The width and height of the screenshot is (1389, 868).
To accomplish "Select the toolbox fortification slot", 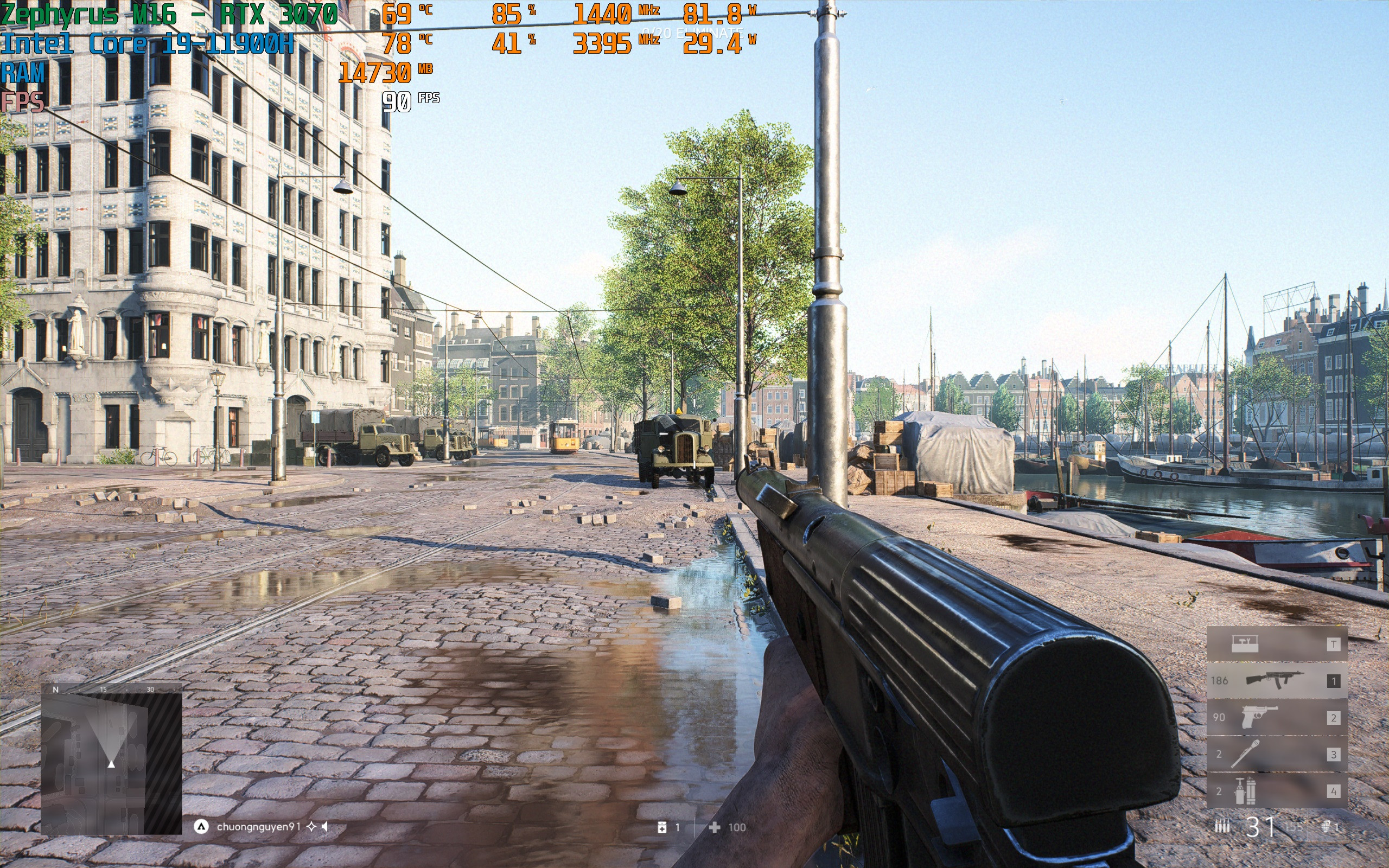I will pyautogui.click(x=1277, y=644).
